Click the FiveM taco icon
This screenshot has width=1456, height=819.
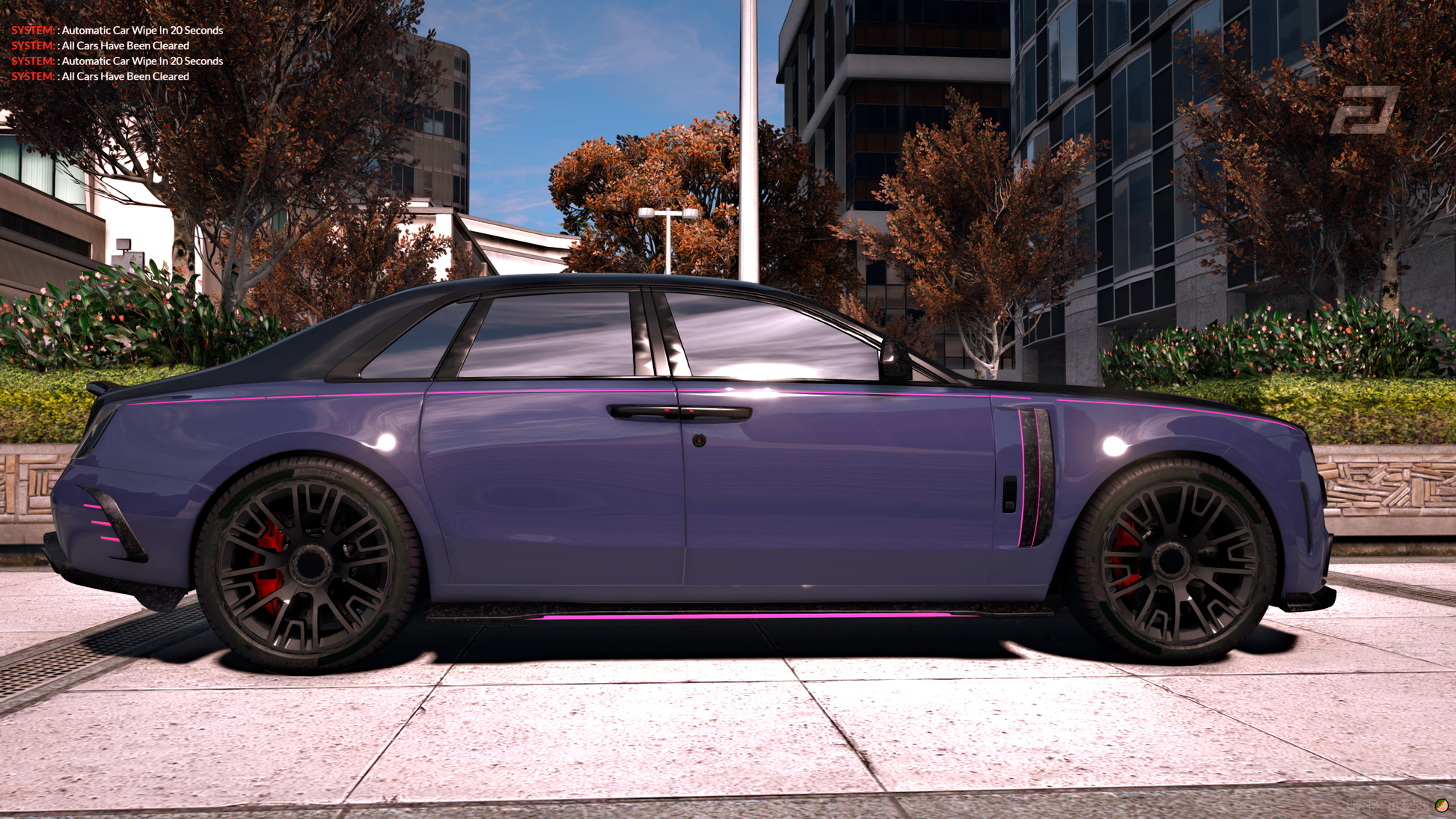tap(1441, 805)
